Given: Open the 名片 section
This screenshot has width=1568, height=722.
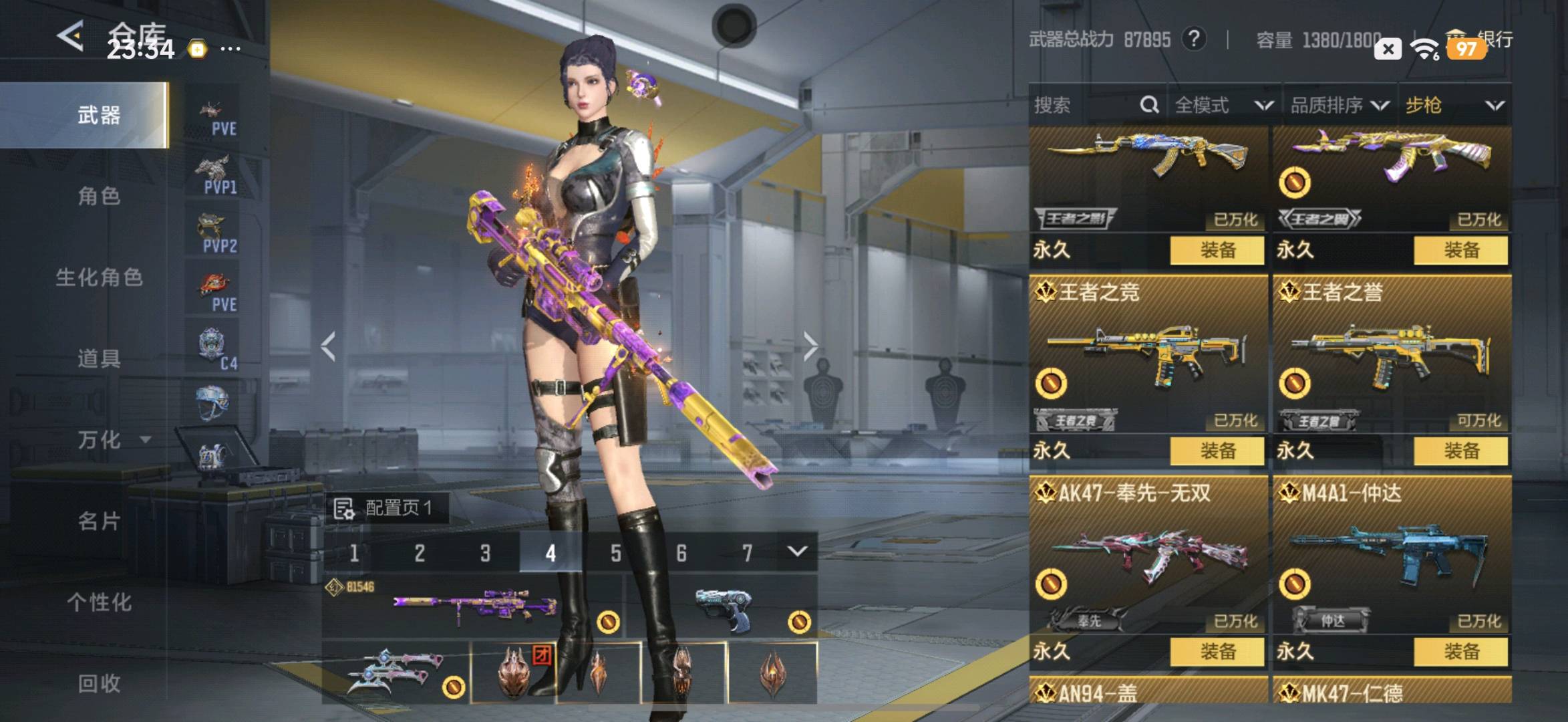Looking at the screenshot, I should [99, 521].
